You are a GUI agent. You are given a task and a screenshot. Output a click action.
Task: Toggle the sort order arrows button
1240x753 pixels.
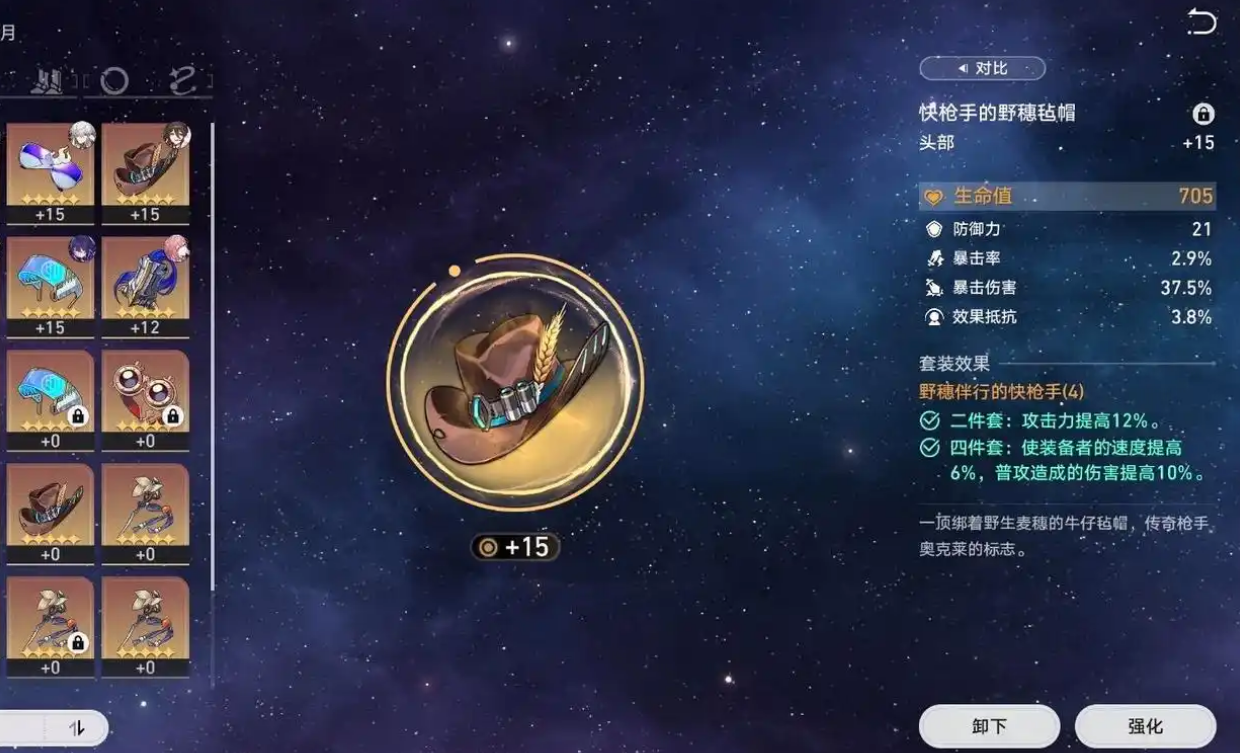tap(77, 729)
